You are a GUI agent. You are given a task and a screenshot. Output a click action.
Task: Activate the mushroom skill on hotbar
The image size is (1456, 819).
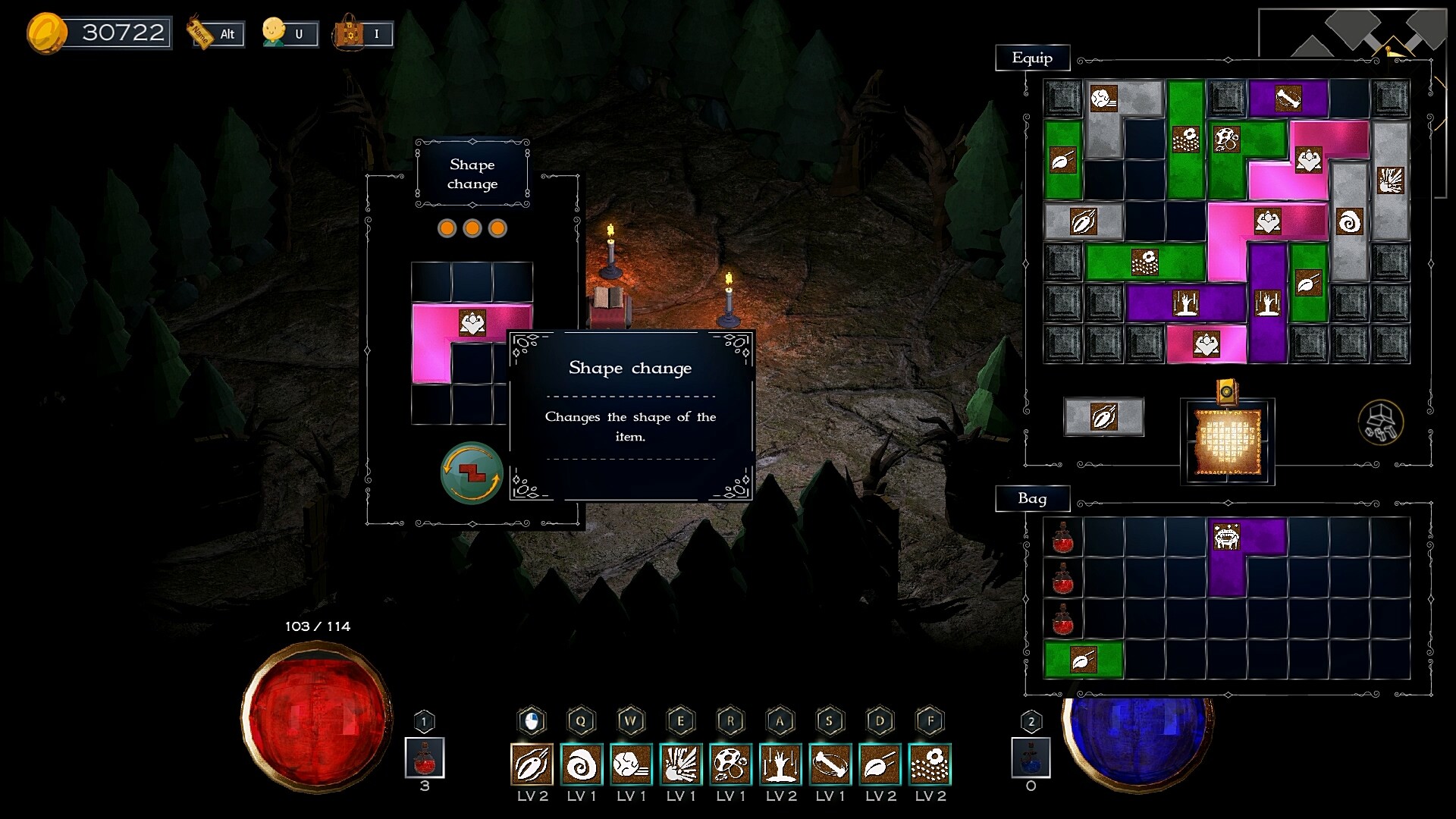730,764
